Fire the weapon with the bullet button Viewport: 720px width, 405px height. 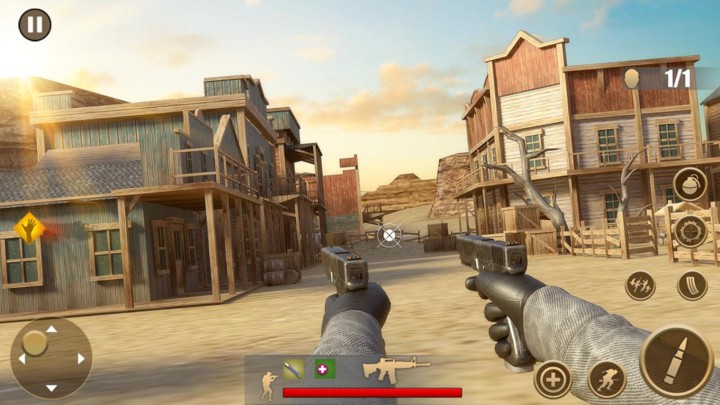pos(676,360)
